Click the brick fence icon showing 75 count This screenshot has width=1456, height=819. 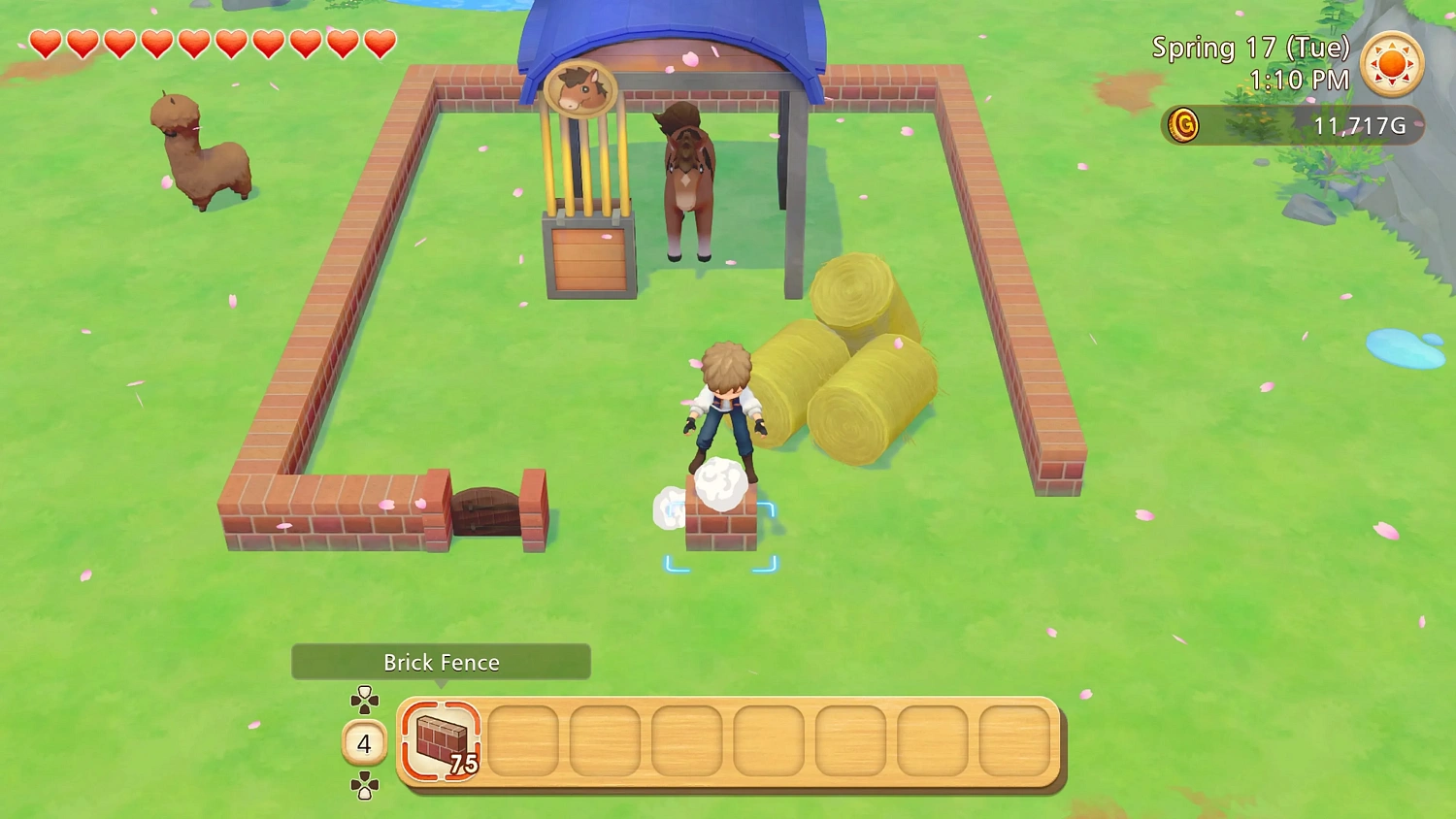(439, 741)
